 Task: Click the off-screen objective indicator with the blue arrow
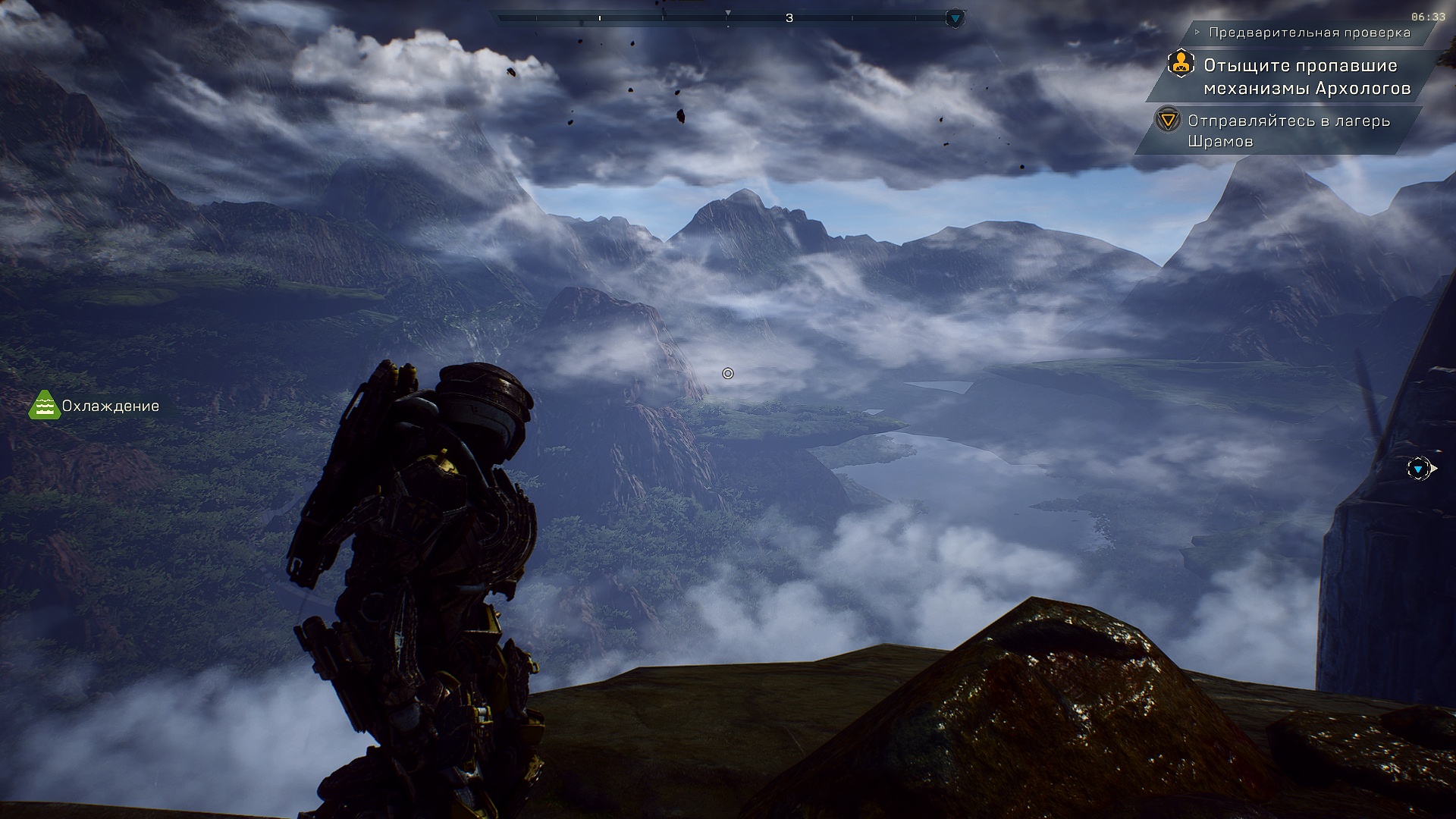point(1418,469)
